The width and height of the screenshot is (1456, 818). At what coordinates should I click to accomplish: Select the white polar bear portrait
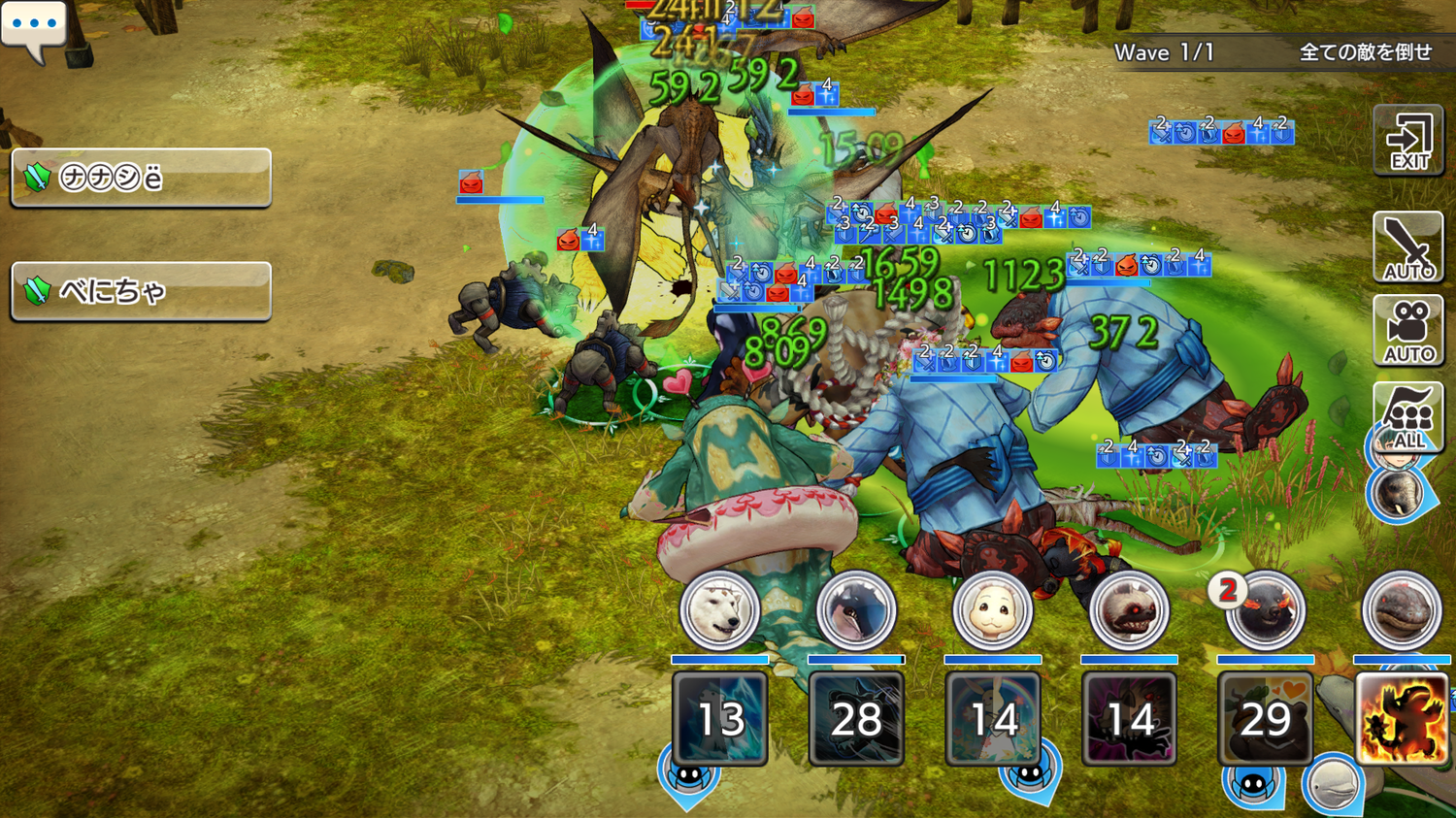(719, 611)
